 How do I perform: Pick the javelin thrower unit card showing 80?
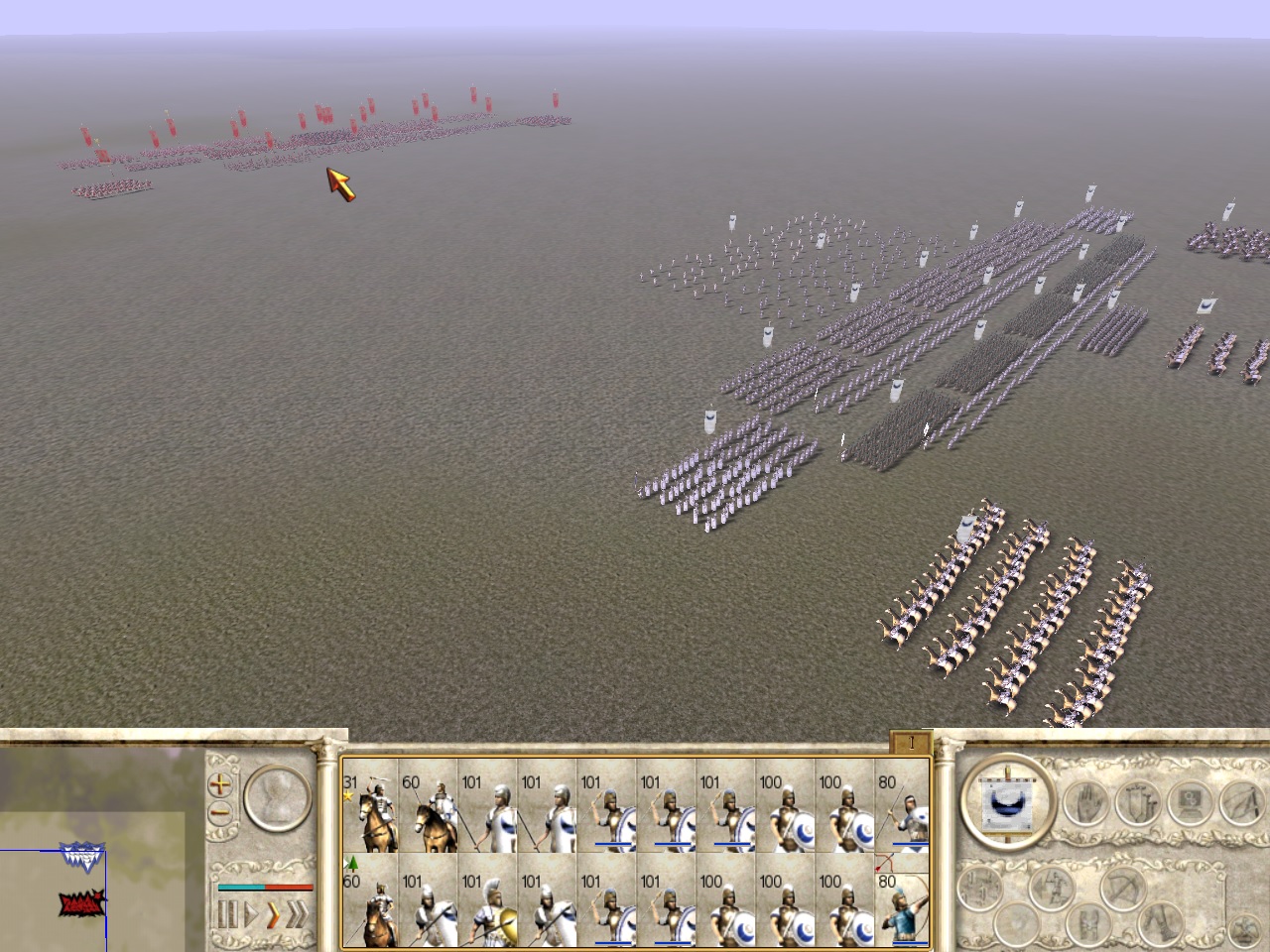point(903,813)
